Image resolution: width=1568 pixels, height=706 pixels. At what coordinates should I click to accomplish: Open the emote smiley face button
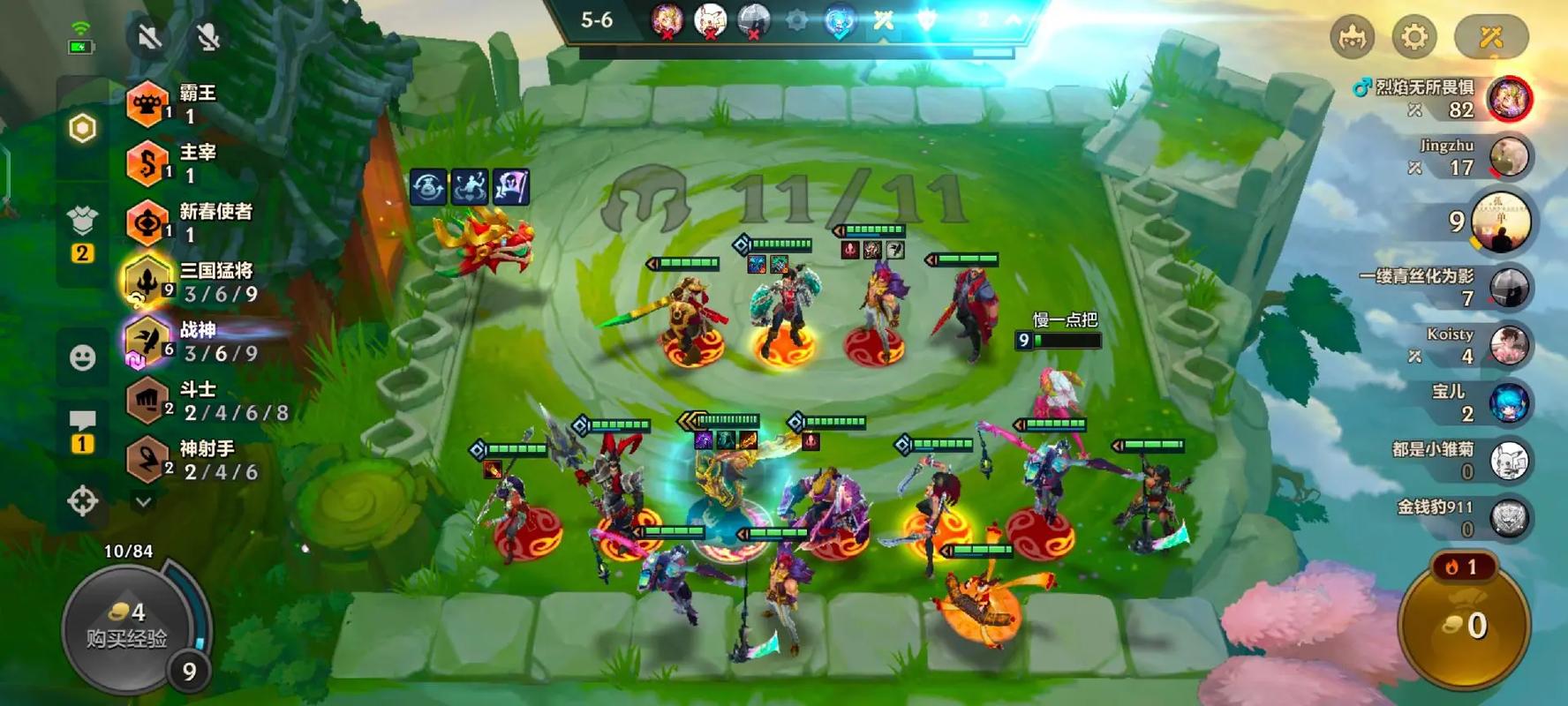tap(82, 357)
